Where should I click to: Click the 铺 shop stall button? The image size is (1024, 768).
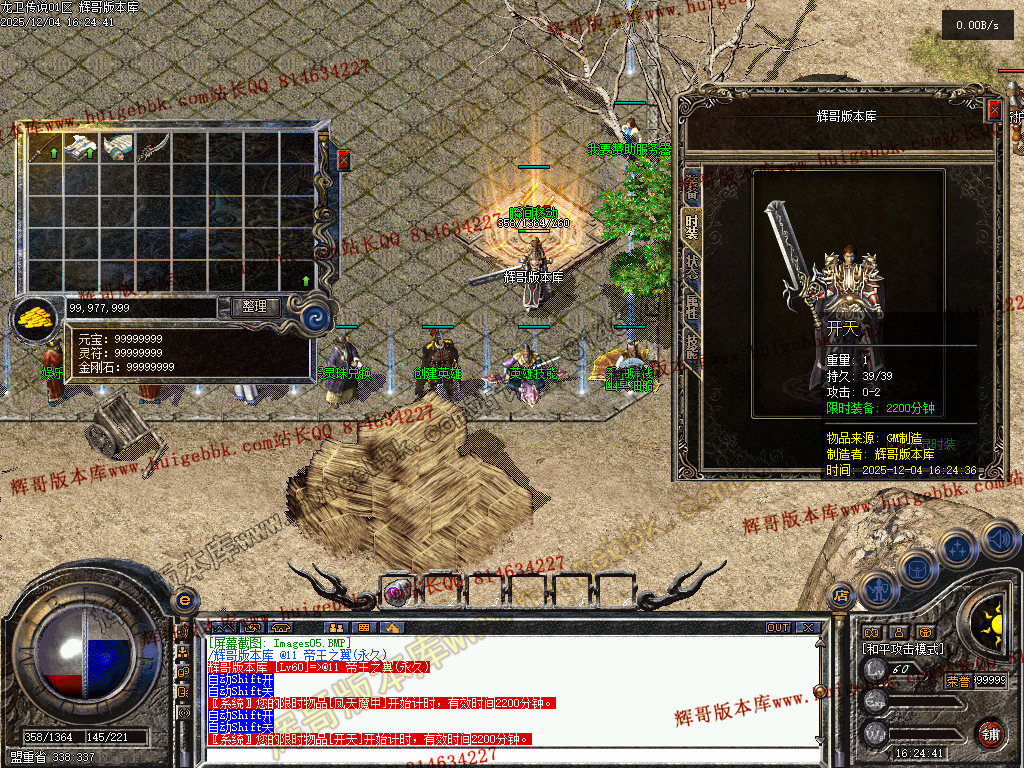tap(990, 733)
